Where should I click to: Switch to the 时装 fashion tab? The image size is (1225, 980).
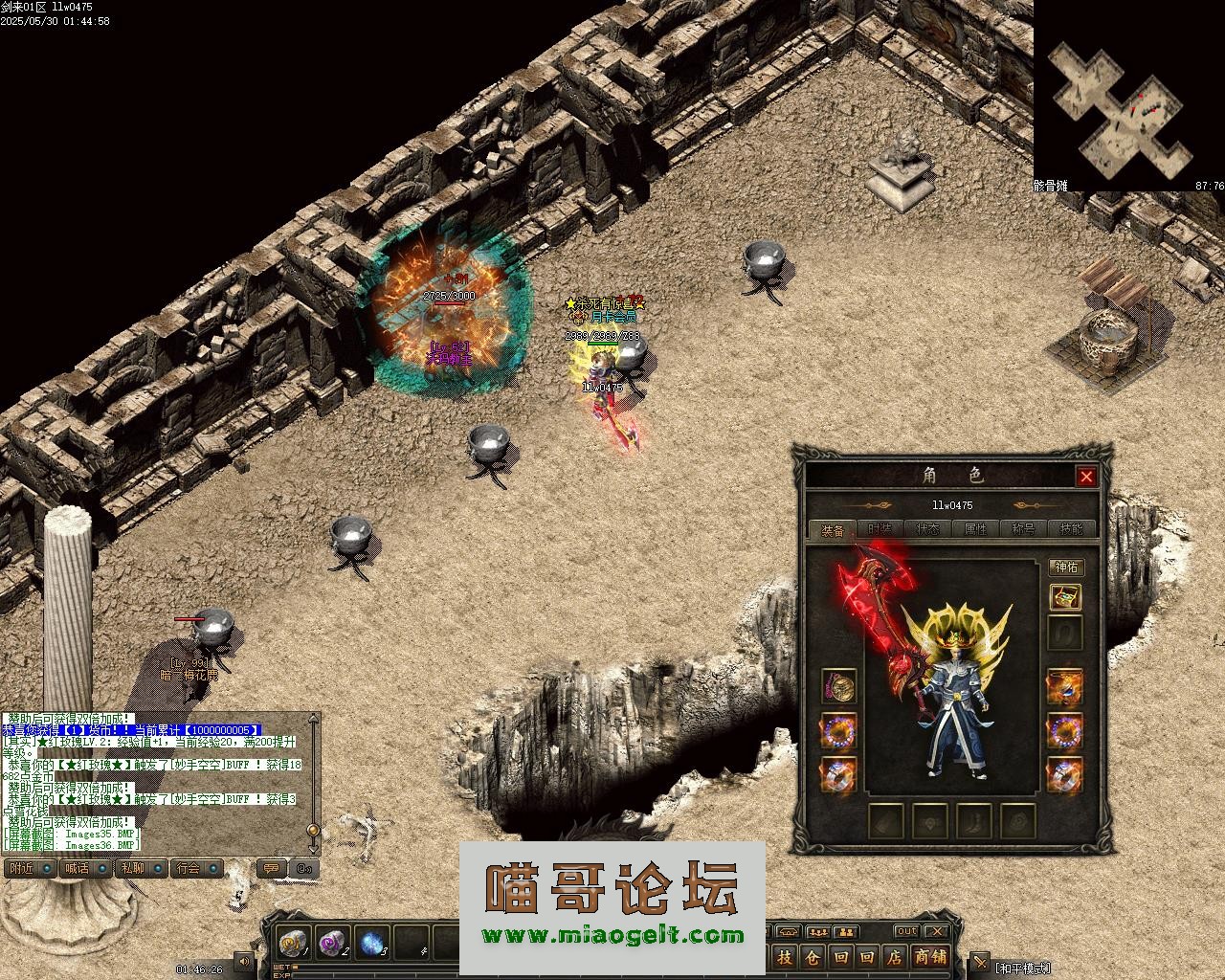click(x=880, y=529)
